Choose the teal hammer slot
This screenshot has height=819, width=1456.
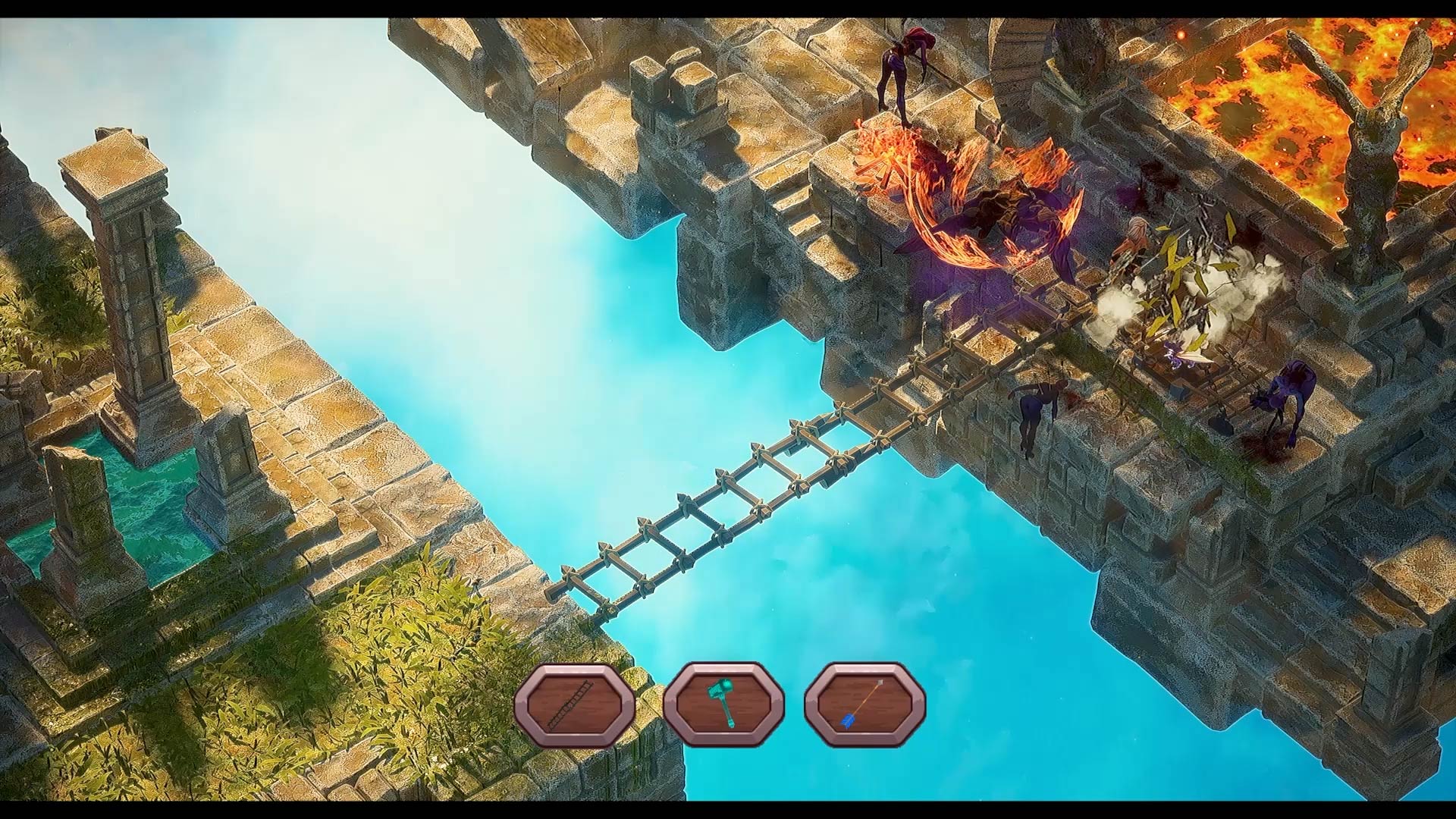[x=723, y=704]
